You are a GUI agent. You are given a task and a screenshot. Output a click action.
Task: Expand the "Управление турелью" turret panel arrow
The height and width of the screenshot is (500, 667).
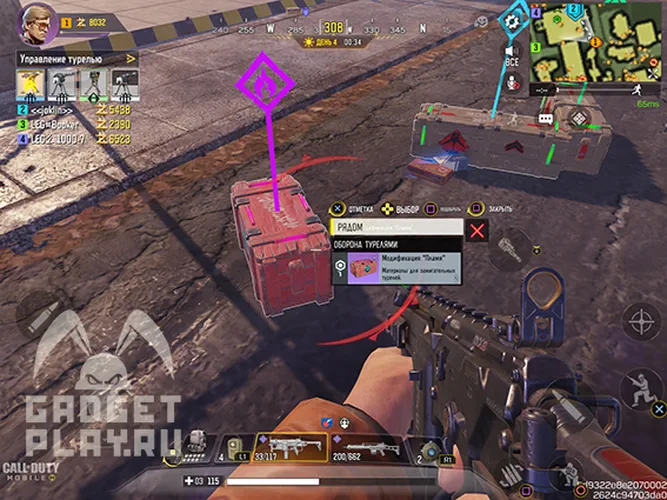[130, 59]
